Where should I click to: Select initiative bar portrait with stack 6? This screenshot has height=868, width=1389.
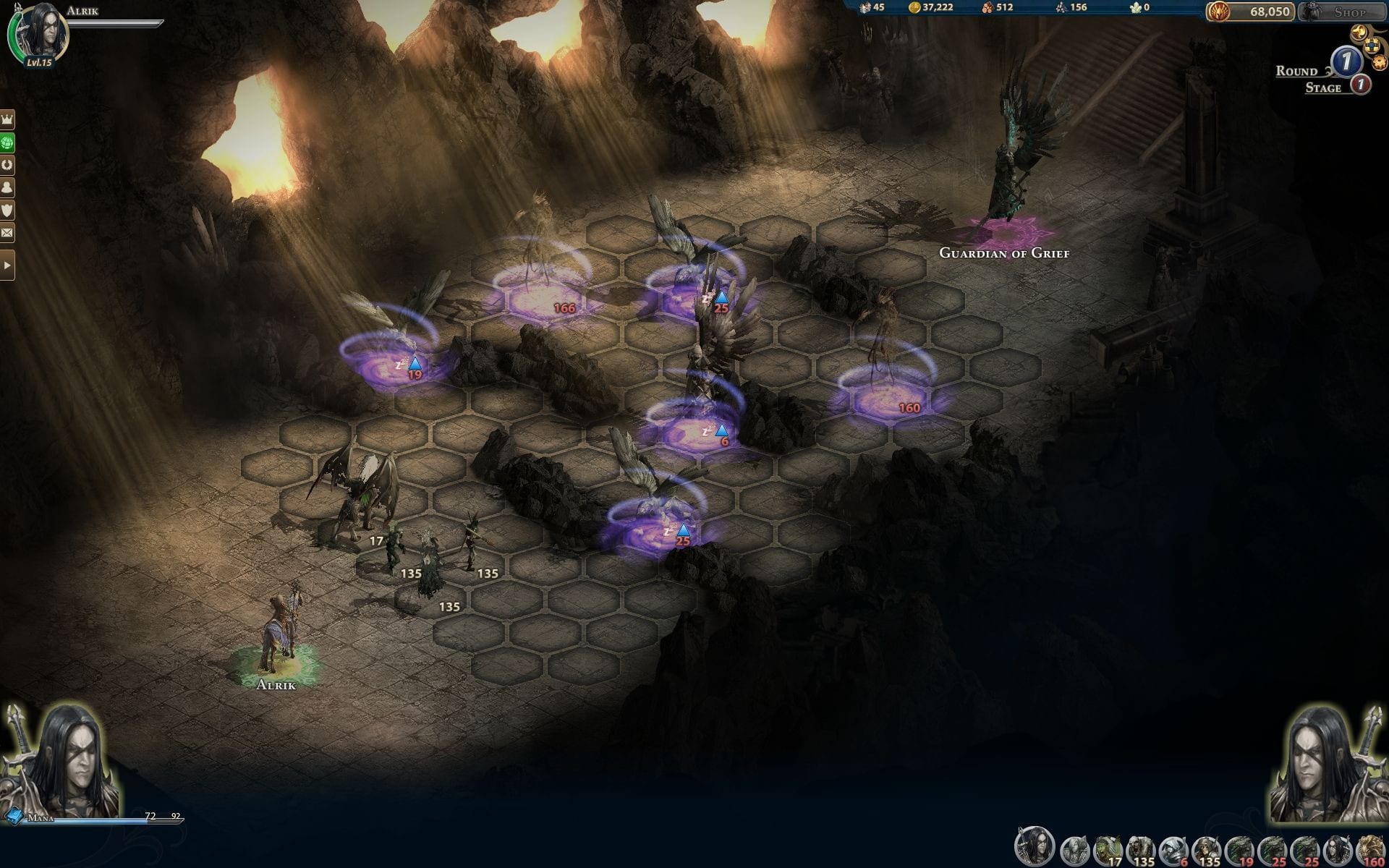click(1173, 849)
